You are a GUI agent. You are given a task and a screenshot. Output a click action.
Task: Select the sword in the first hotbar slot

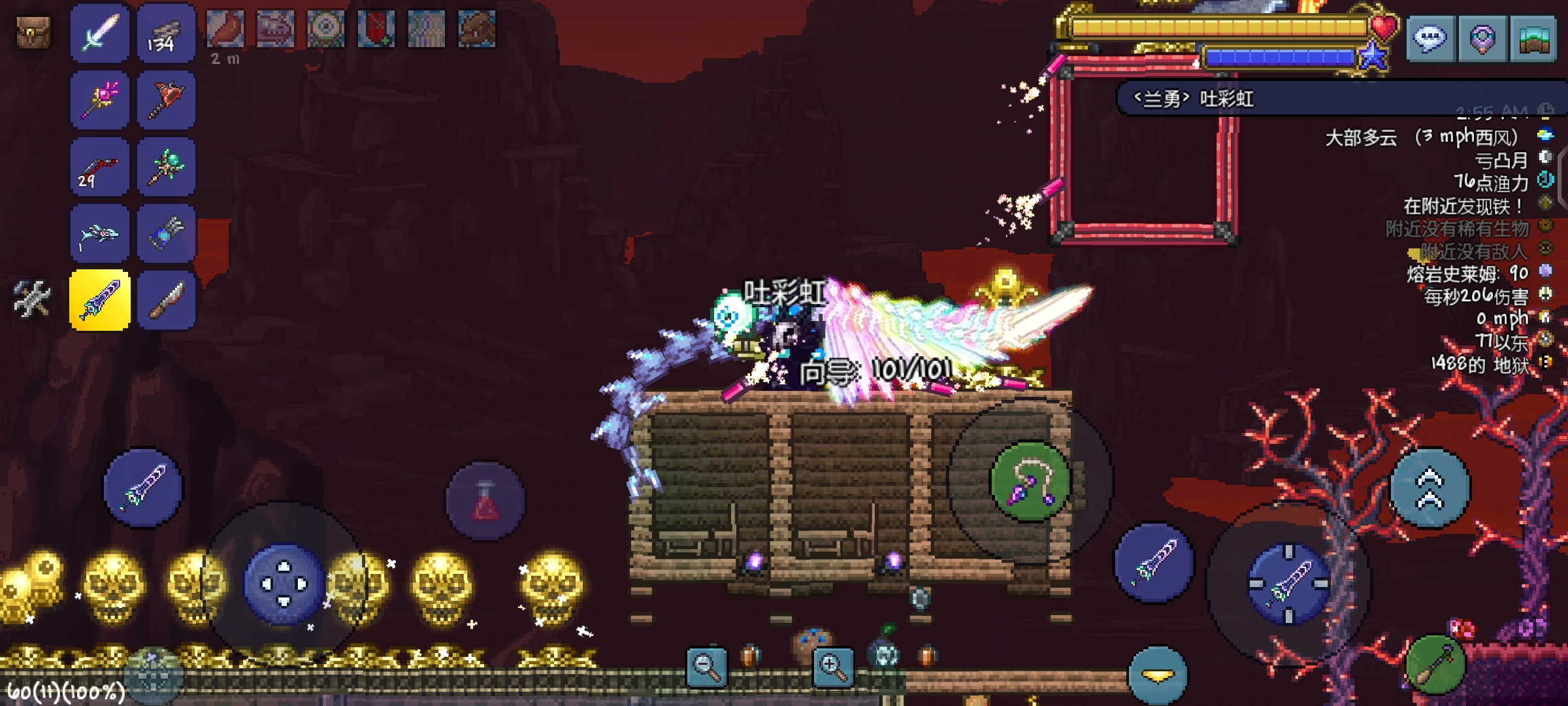pyautogui.click(x=100, y=33)
